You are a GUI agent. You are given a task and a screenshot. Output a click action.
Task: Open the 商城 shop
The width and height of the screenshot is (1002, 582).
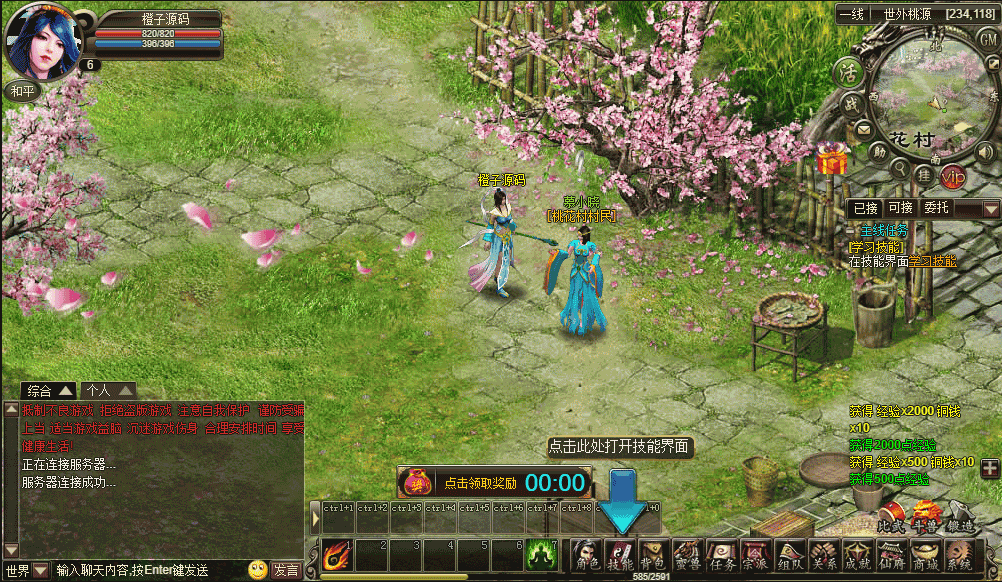coord(925,555)
